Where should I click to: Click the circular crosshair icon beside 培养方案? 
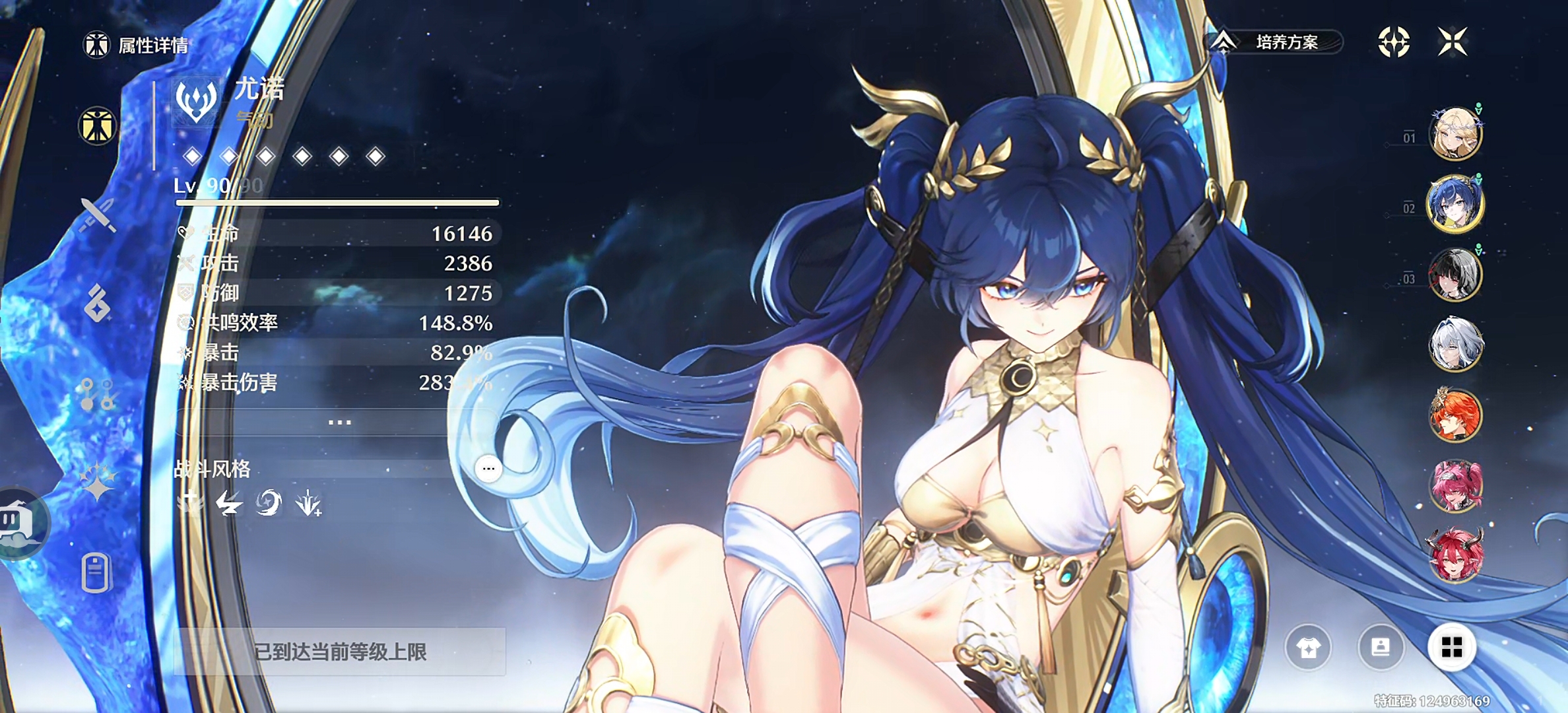click(1394, 42)
